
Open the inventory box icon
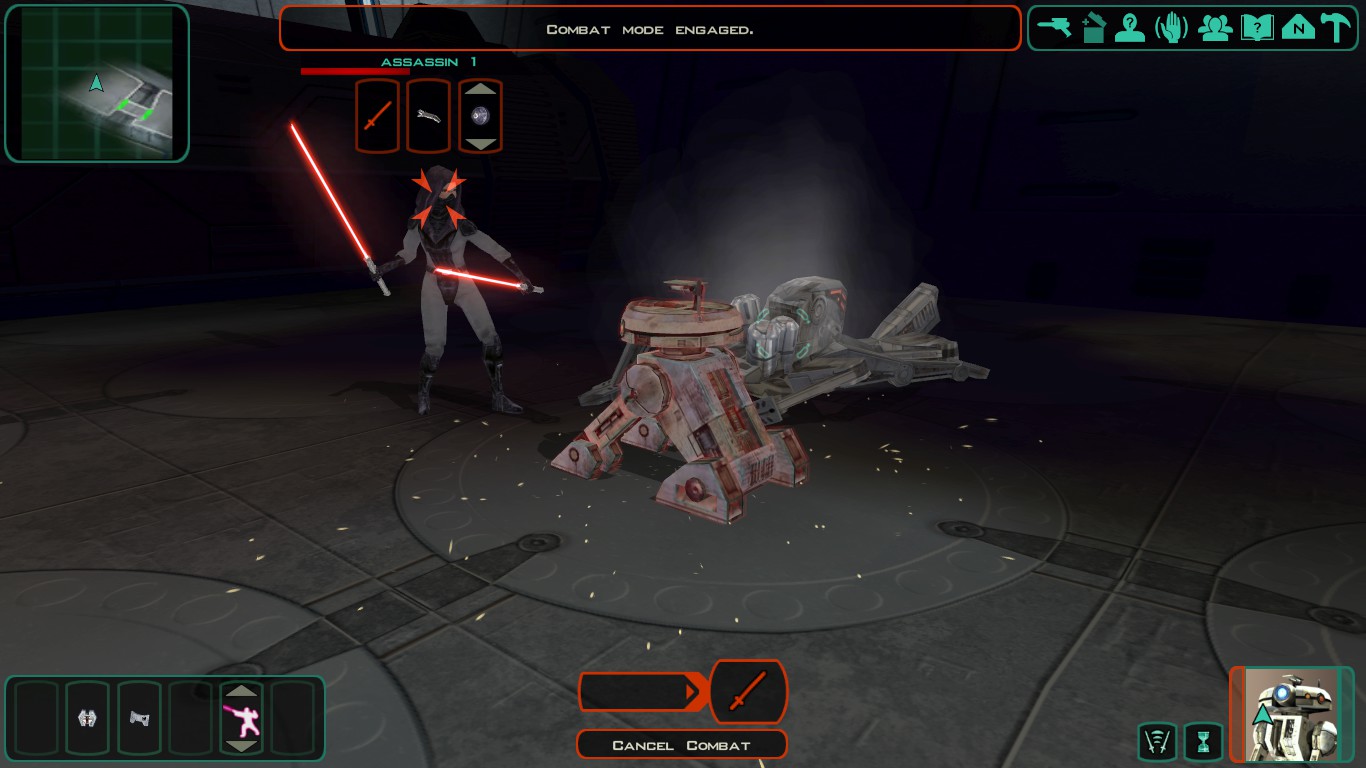[1093, 27]
